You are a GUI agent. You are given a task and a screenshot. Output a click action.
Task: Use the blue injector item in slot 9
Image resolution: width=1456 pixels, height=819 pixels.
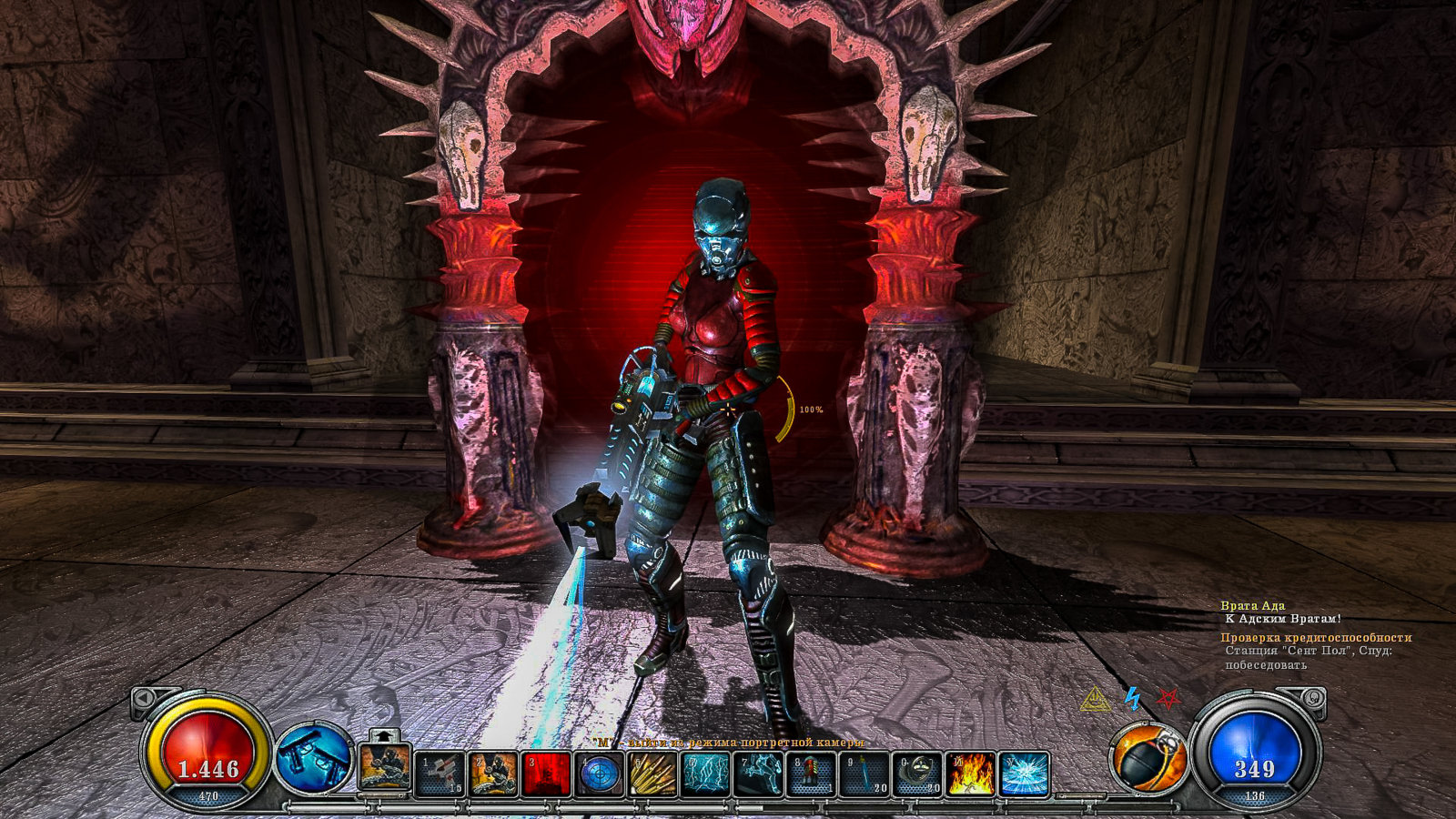(x=864, y=773)
